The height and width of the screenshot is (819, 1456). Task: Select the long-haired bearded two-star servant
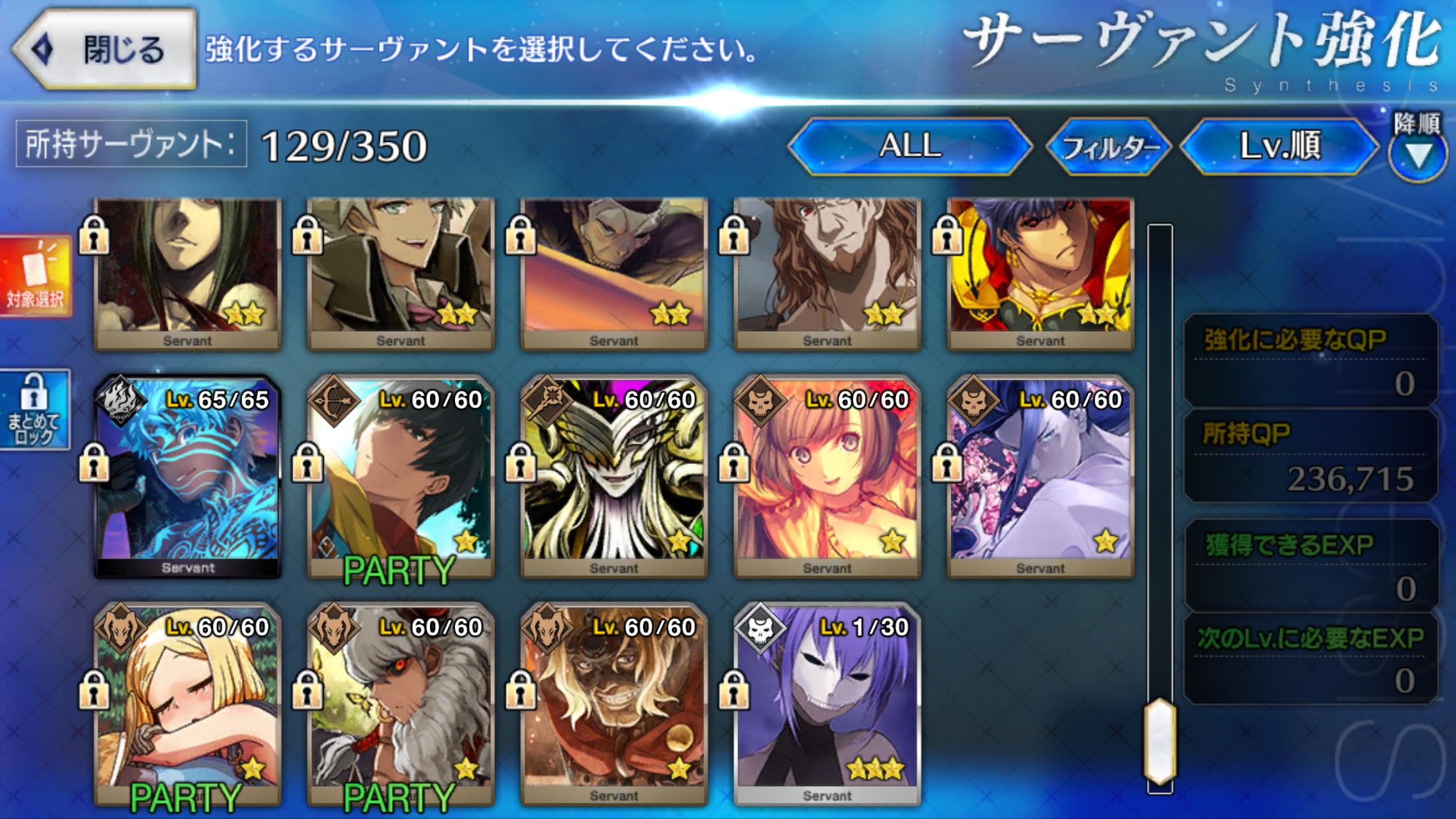pos(827,274)
